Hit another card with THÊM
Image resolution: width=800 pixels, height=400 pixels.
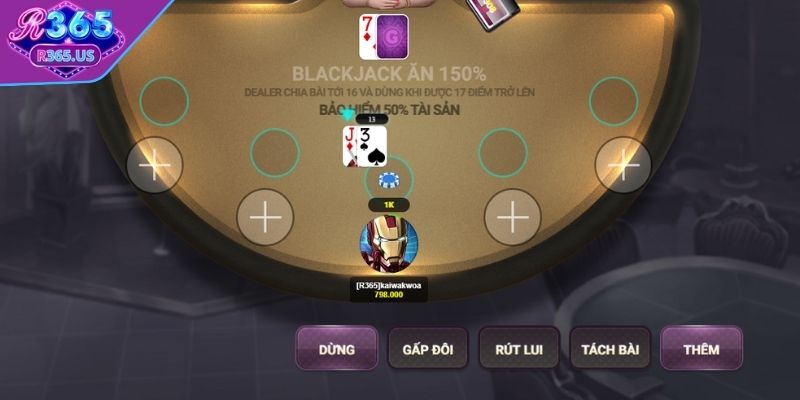701,349
